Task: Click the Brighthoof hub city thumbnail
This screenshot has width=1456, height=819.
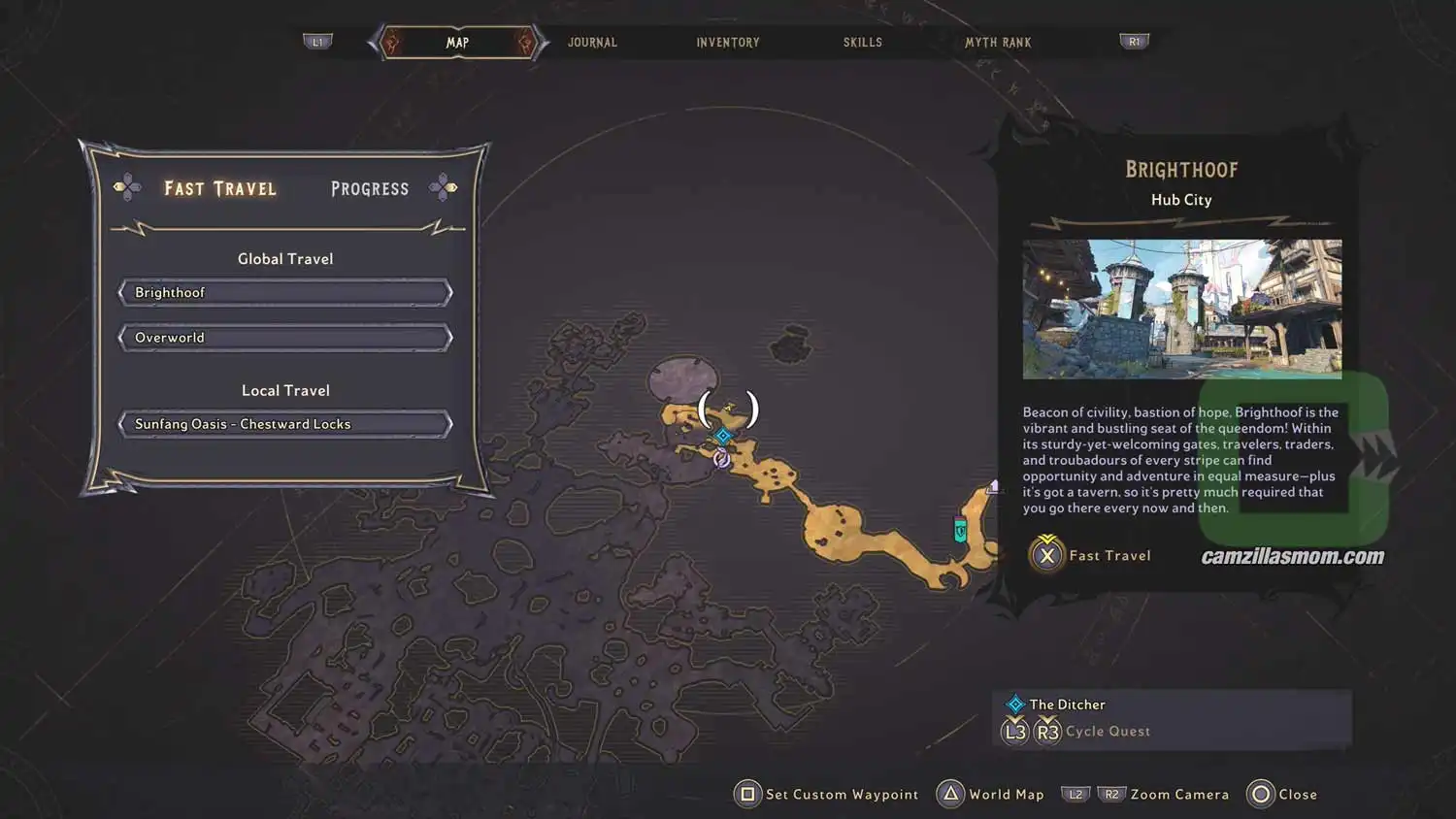Action: [1181, 309]
